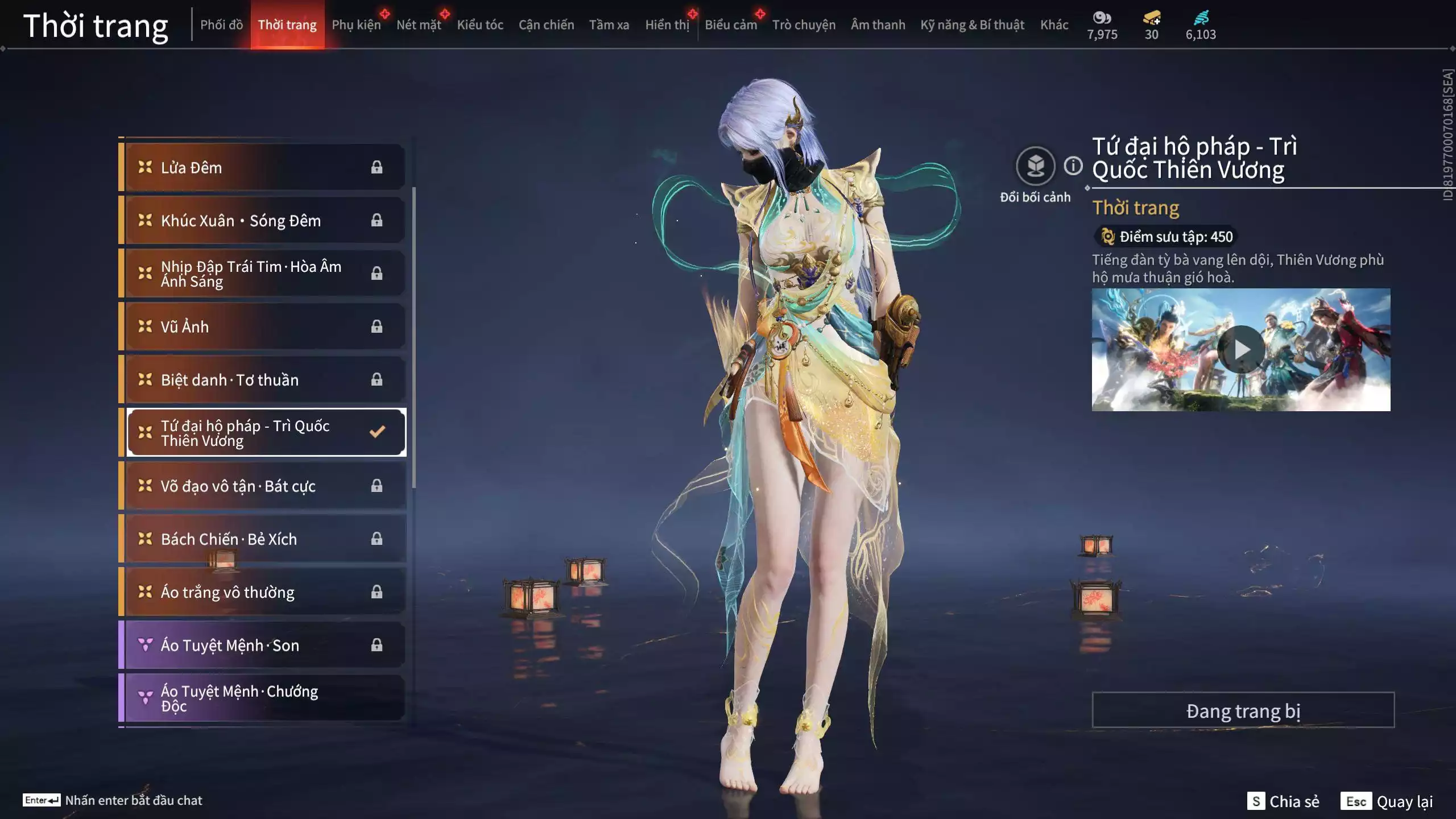Toggle the checkmark on 'Tứ đại hộ pháp - Trì Quốc Thiên Vương'
Image resolution: width=1456 pixels, height=819 pixels.
[x=376, y=432]
